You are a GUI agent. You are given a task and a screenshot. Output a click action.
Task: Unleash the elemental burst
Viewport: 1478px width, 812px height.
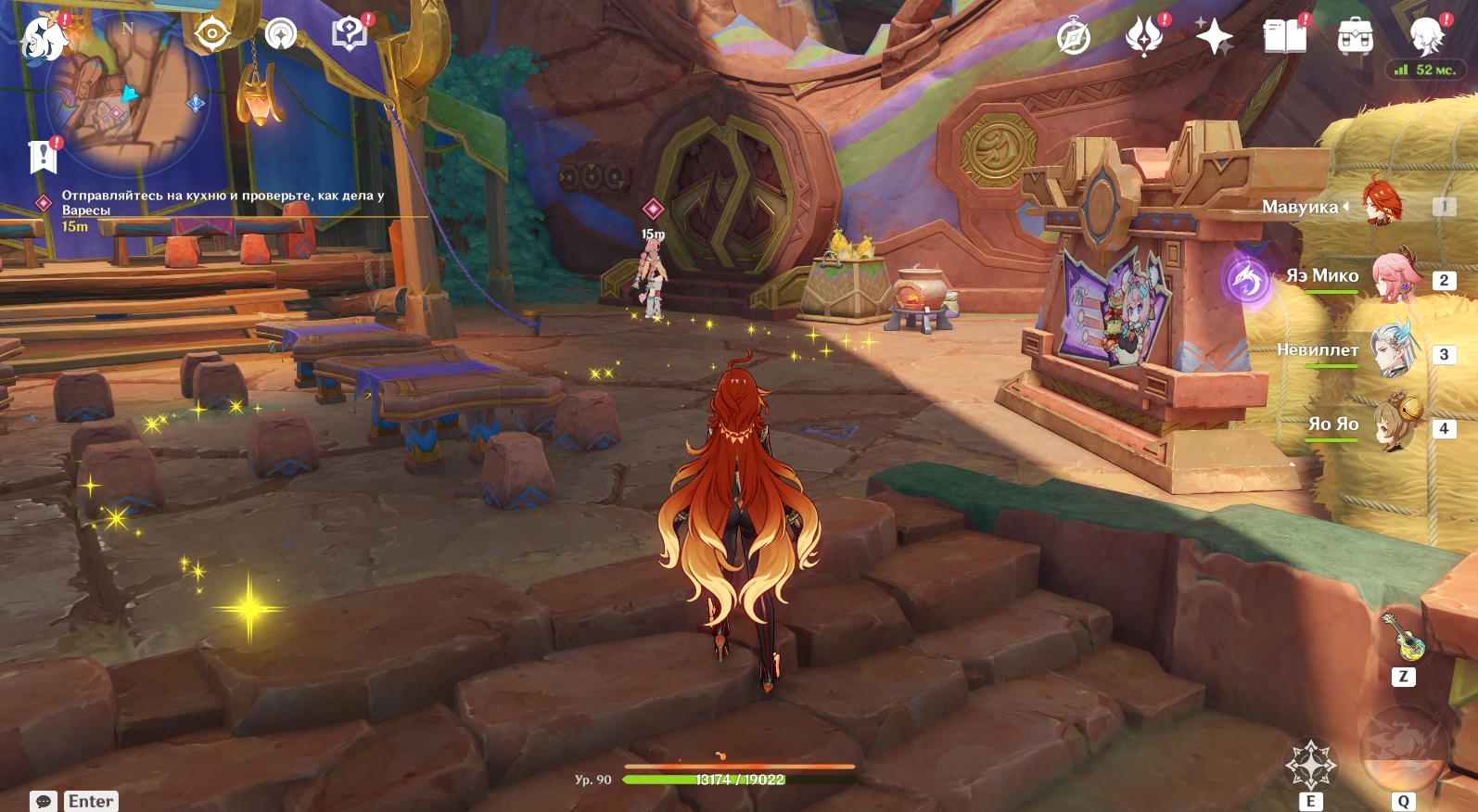pyautogui.click(x=1404, y=747)
